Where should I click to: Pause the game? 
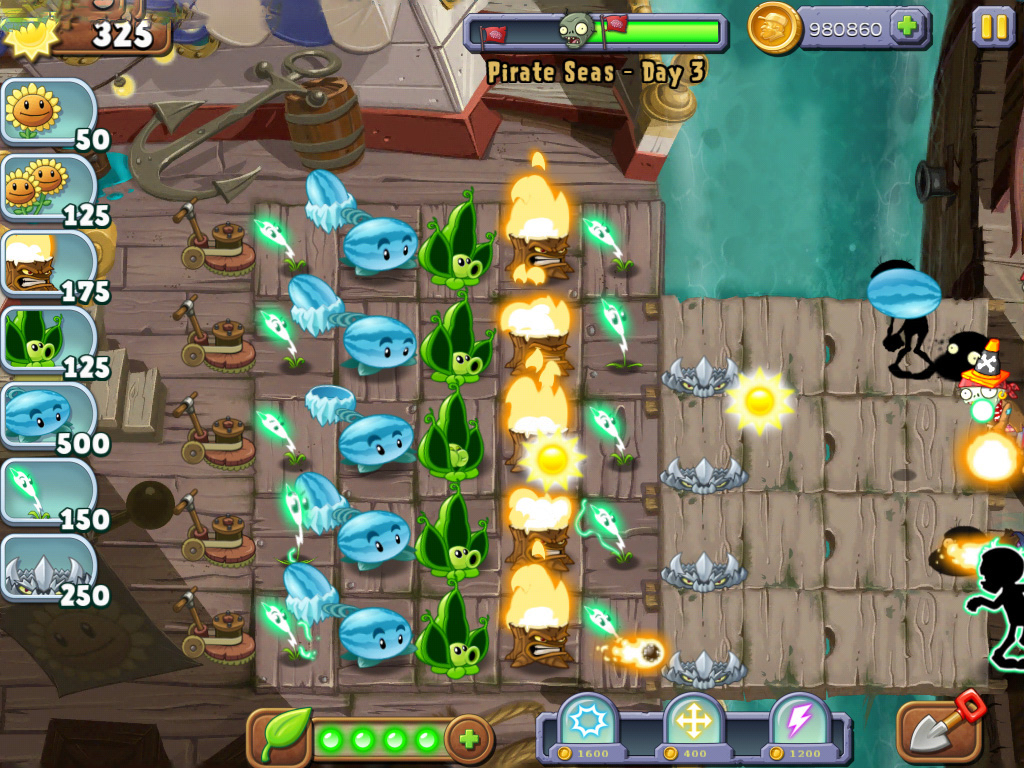click(994, 27)
